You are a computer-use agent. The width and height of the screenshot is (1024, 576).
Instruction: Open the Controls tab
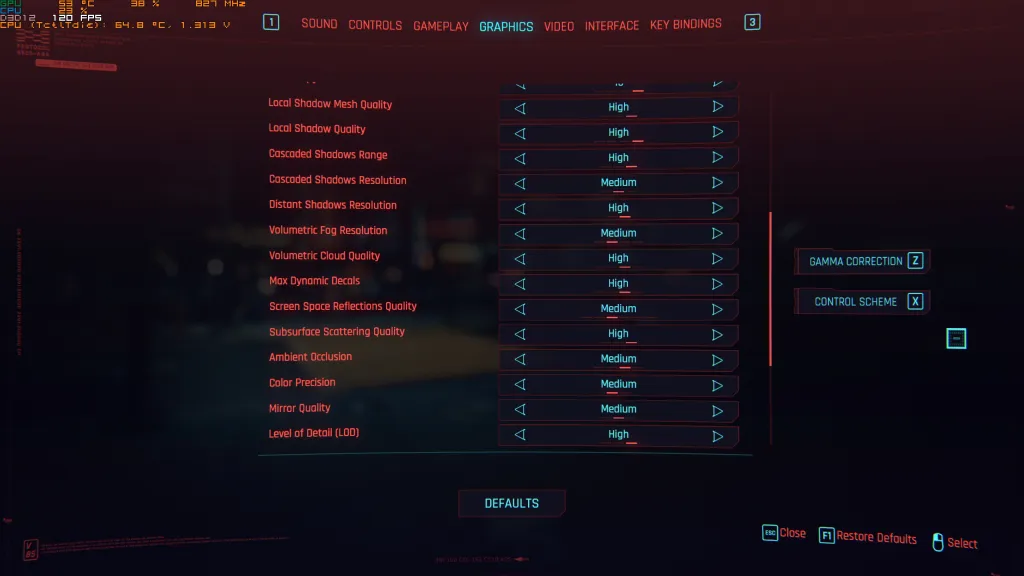click(x=375, y=25)
